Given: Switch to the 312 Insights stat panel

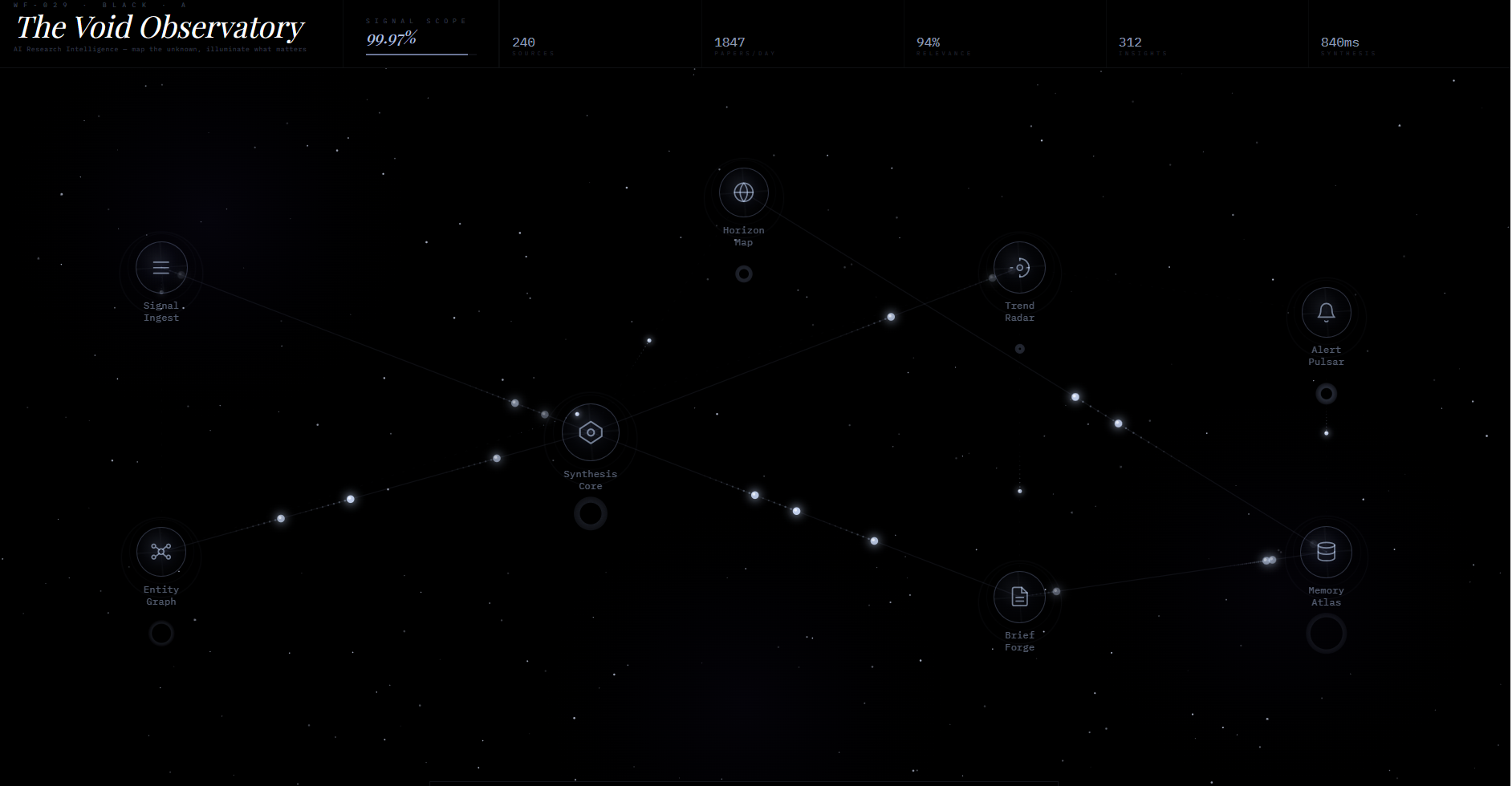Looking at the screenshot, I should point(1132,46).
